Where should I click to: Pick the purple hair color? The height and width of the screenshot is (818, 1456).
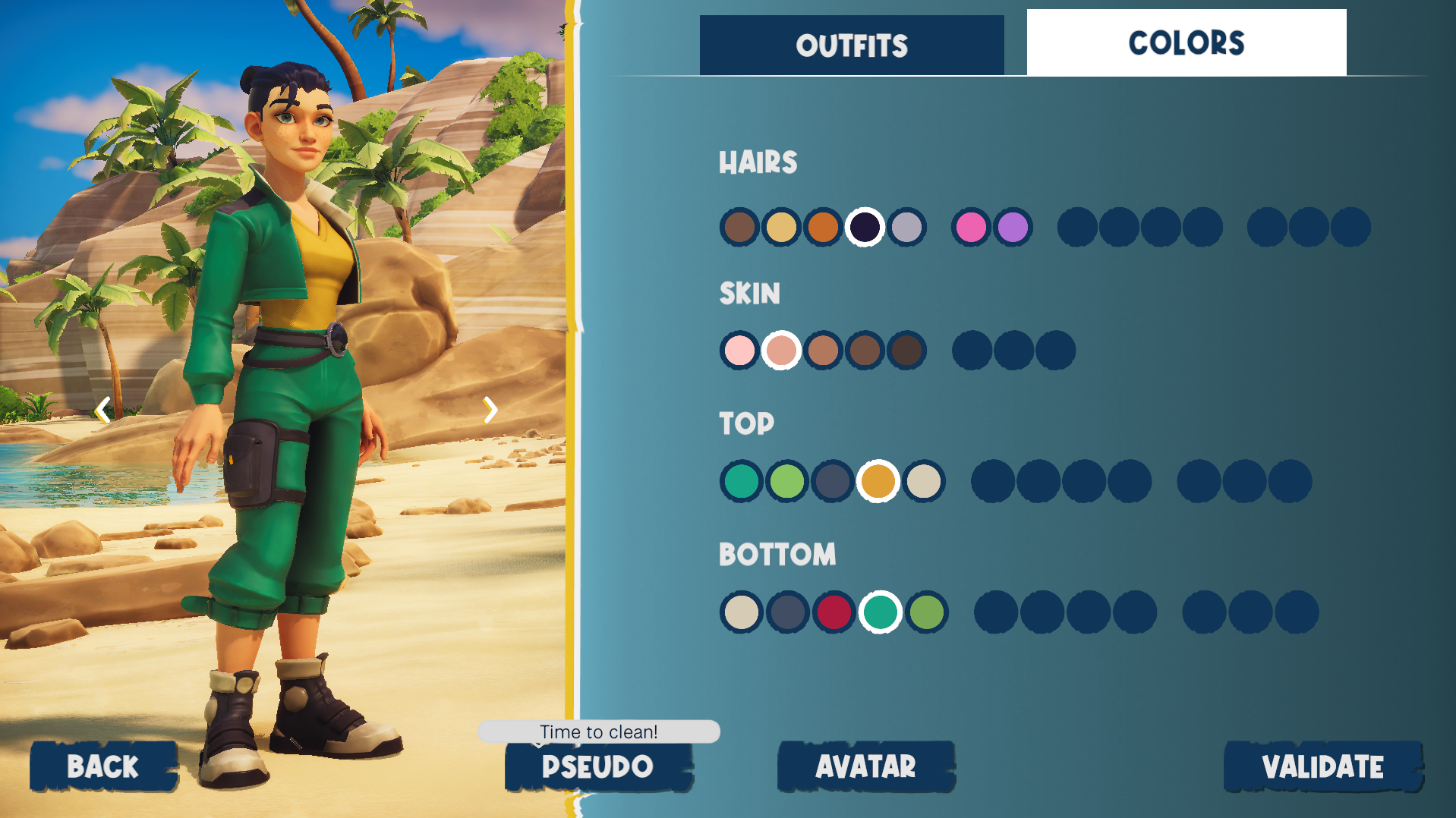(x=1013, y=227)
